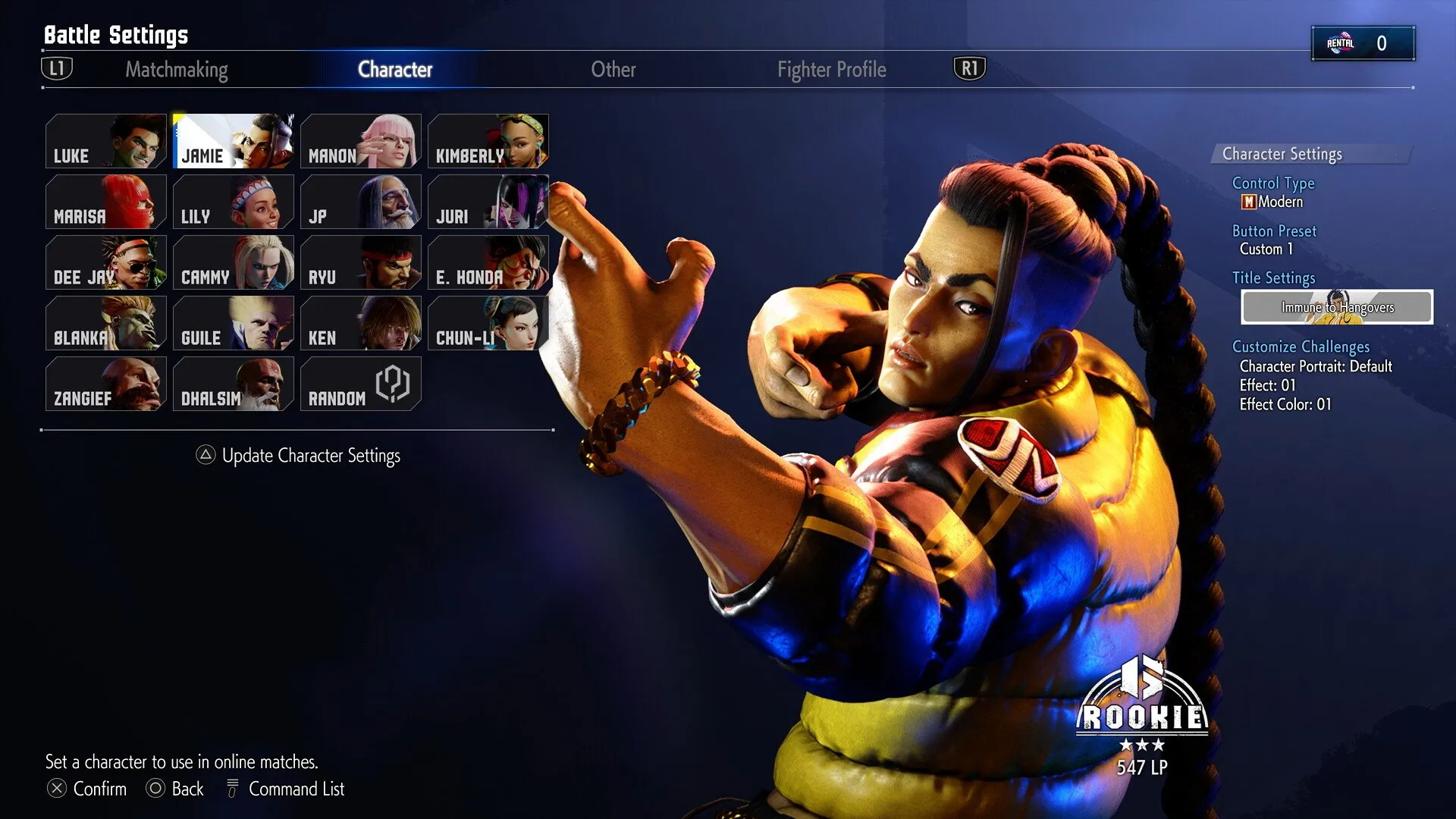Pick Juri as your fighter
This screenshot has width=1456, height=819.
(488, 202)
